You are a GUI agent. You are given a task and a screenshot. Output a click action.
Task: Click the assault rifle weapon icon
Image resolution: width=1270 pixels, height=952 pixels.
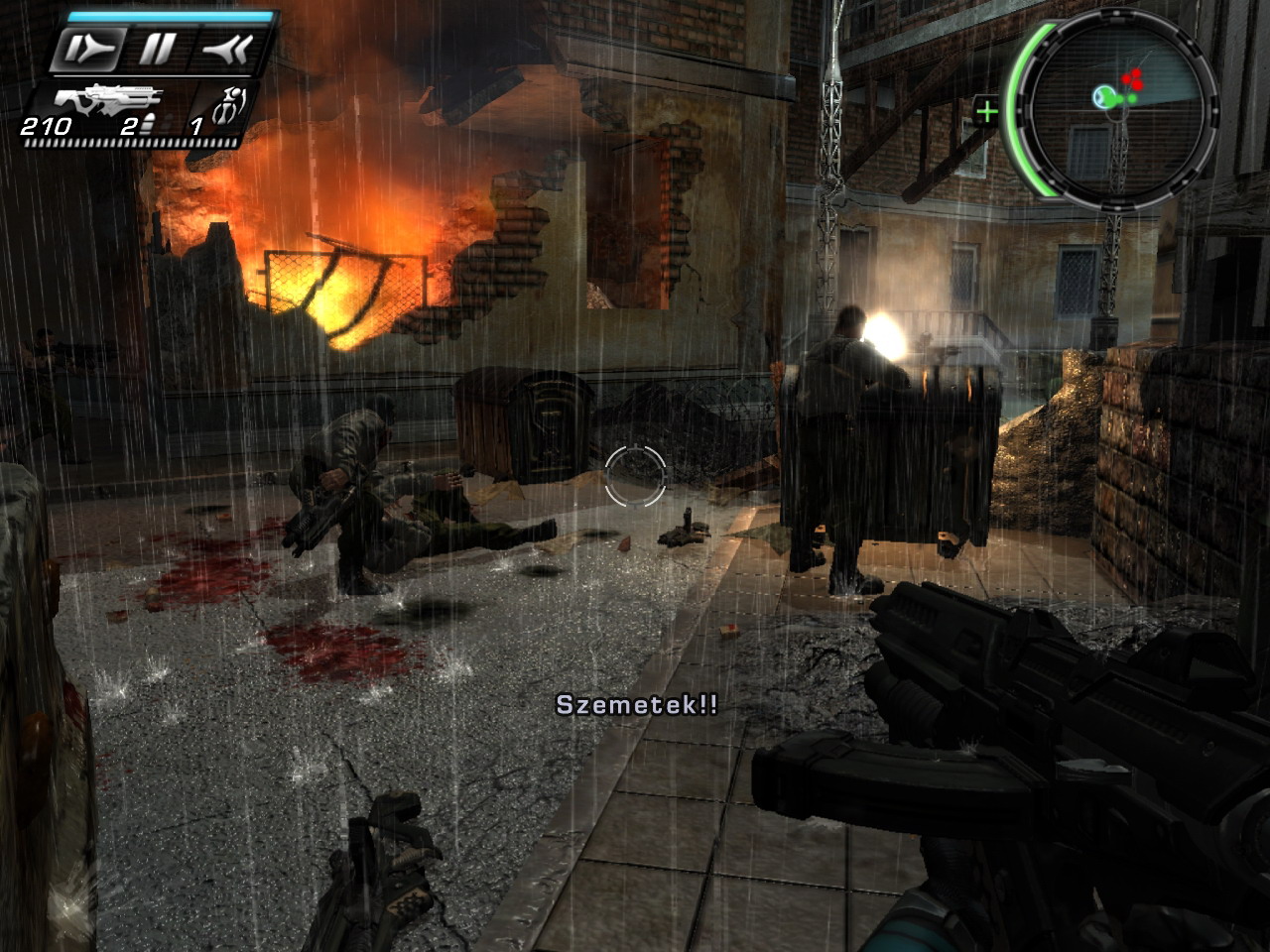click(x=107, y=99)
